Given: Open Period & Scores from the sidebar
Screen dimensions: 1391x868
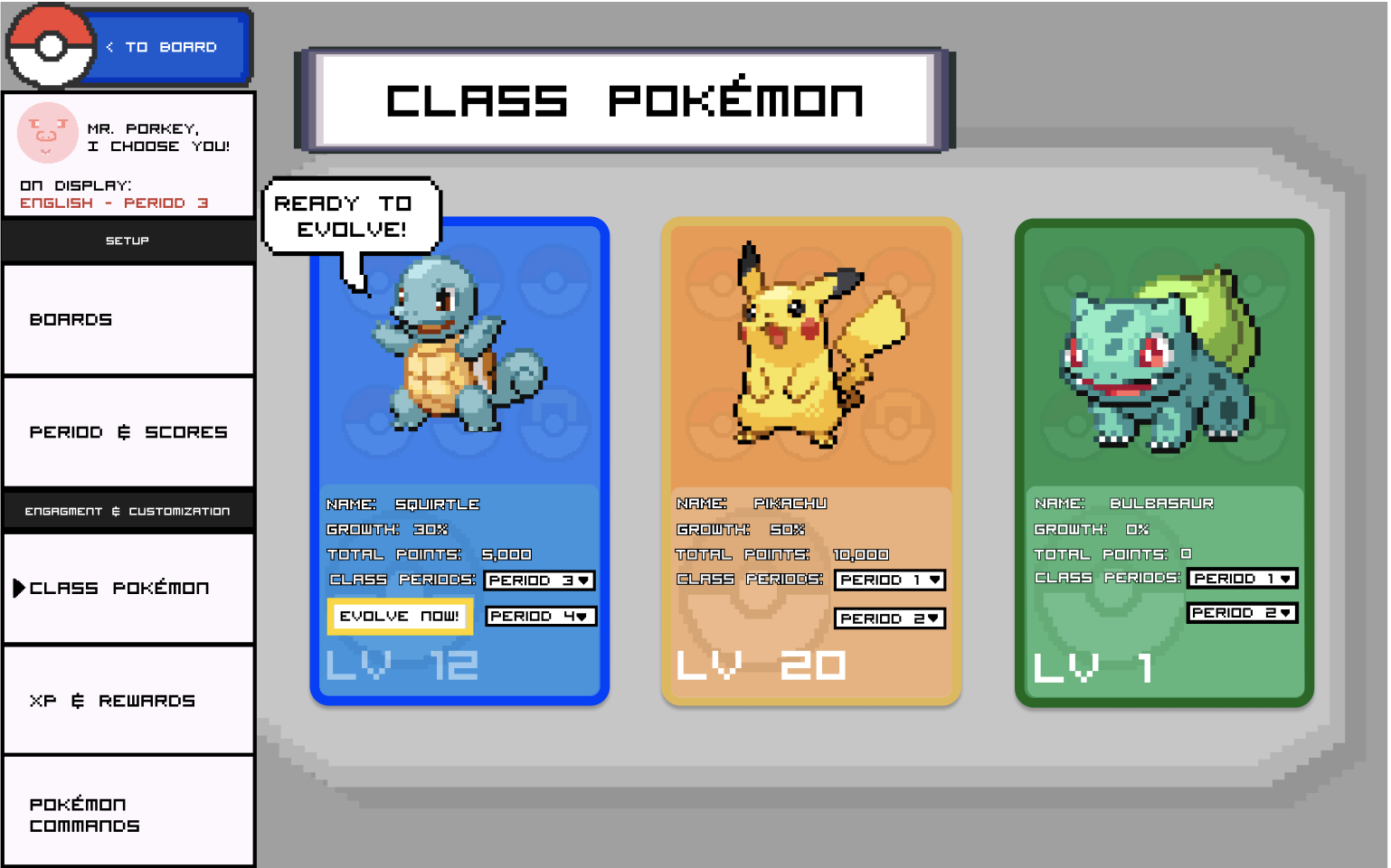Looking at the screenshot, I should (128, 432).
